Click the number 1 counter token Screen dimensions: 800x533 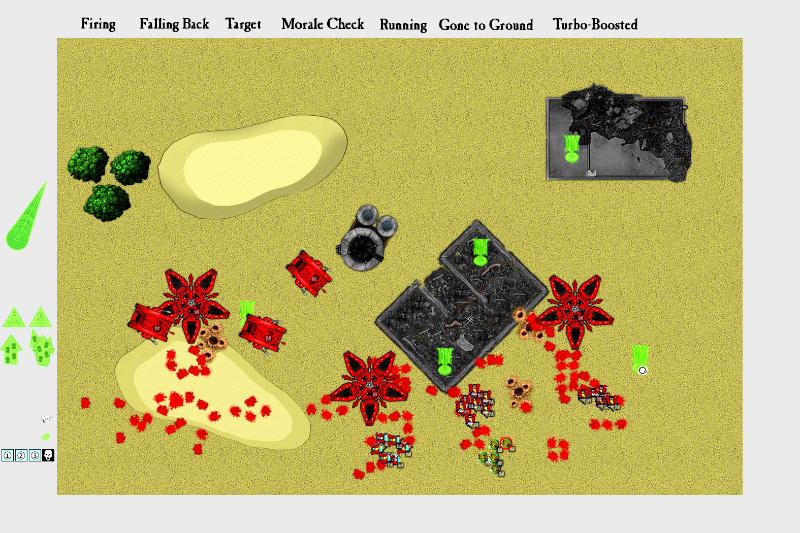[x=7, y=455]
